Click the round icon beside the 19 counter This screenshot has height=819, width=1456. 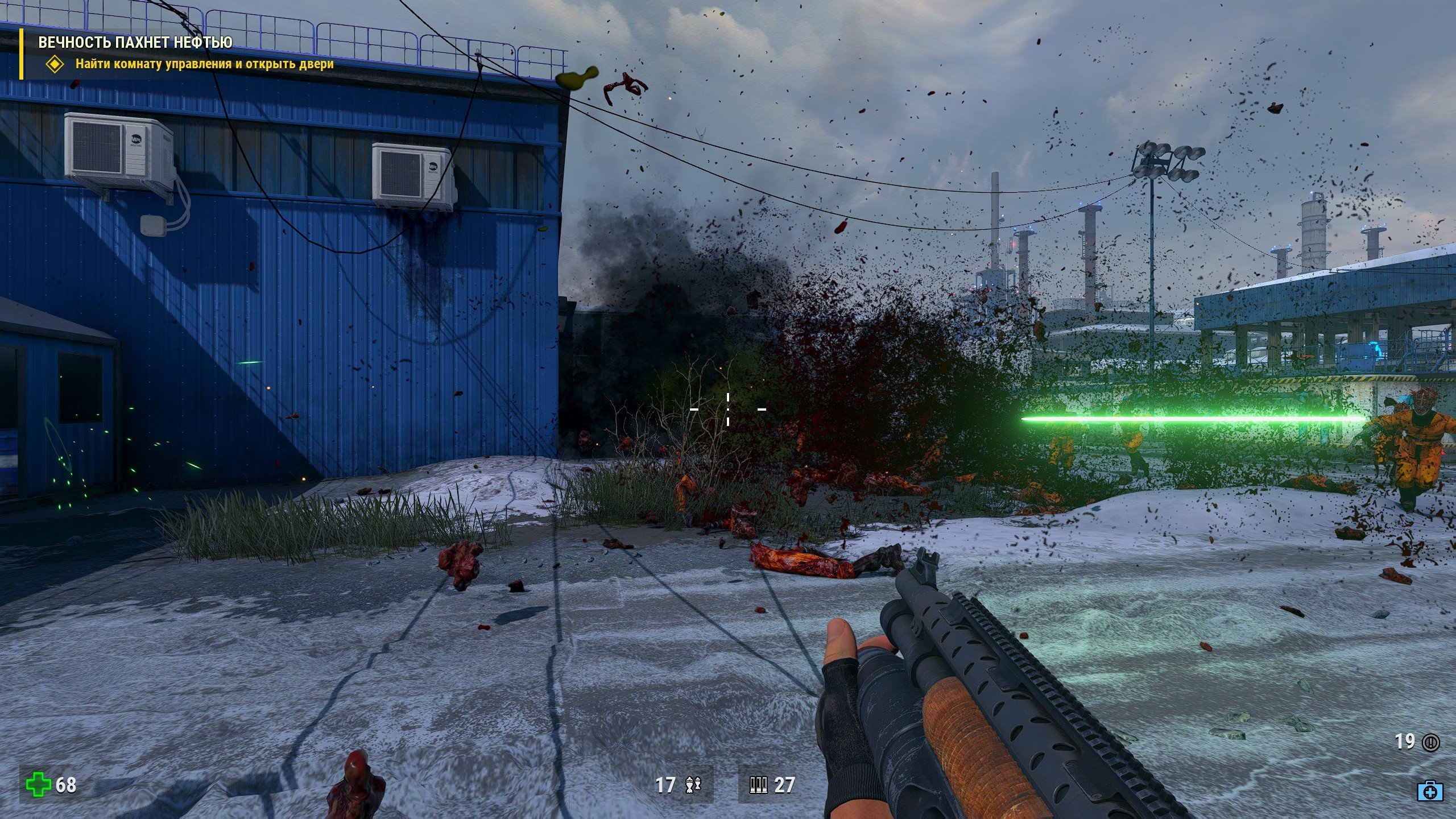pos(1430,742)
